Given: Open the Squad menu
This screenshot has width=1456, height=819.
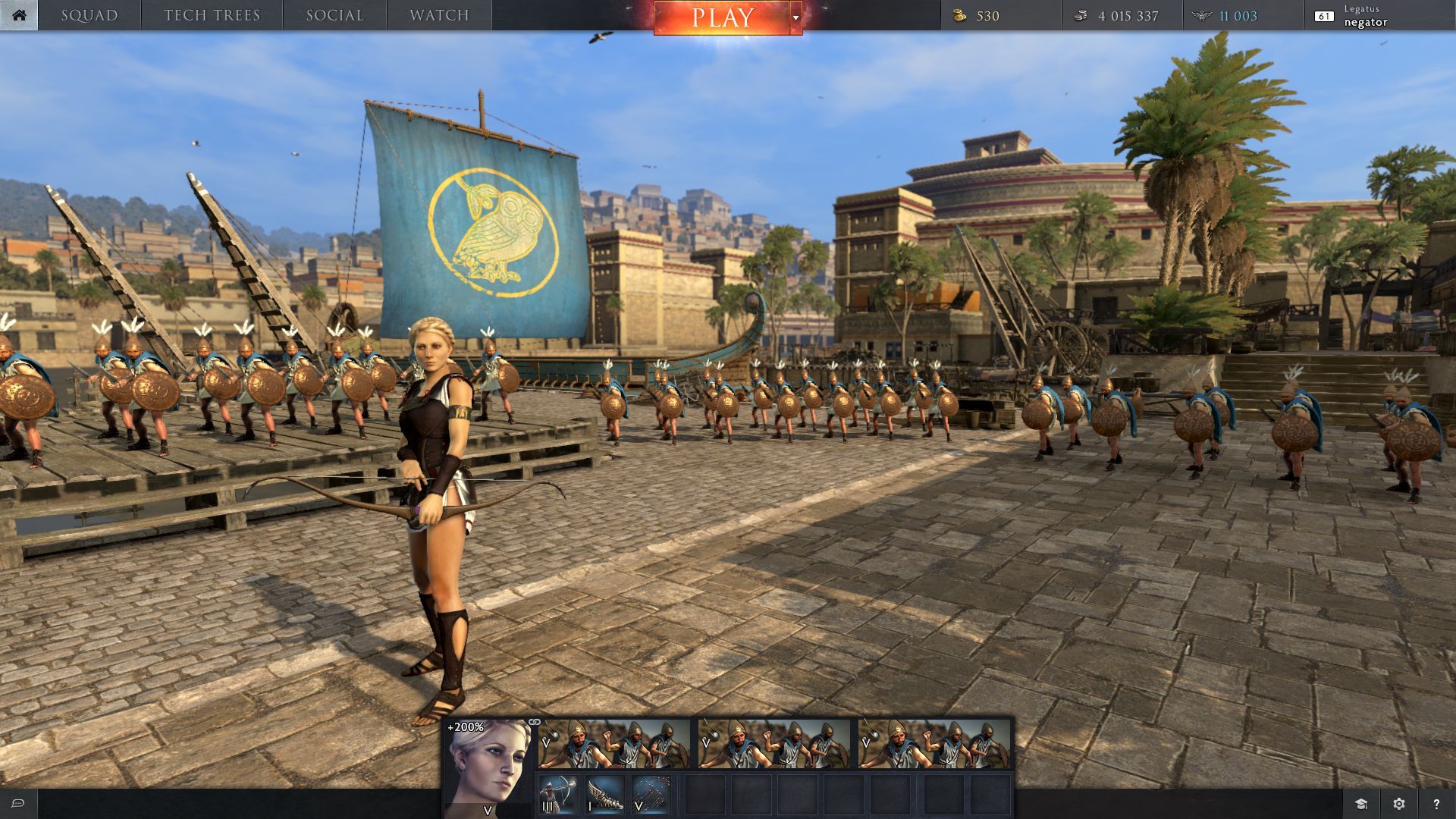Looking at the screenshot, I should coord(89,15).
